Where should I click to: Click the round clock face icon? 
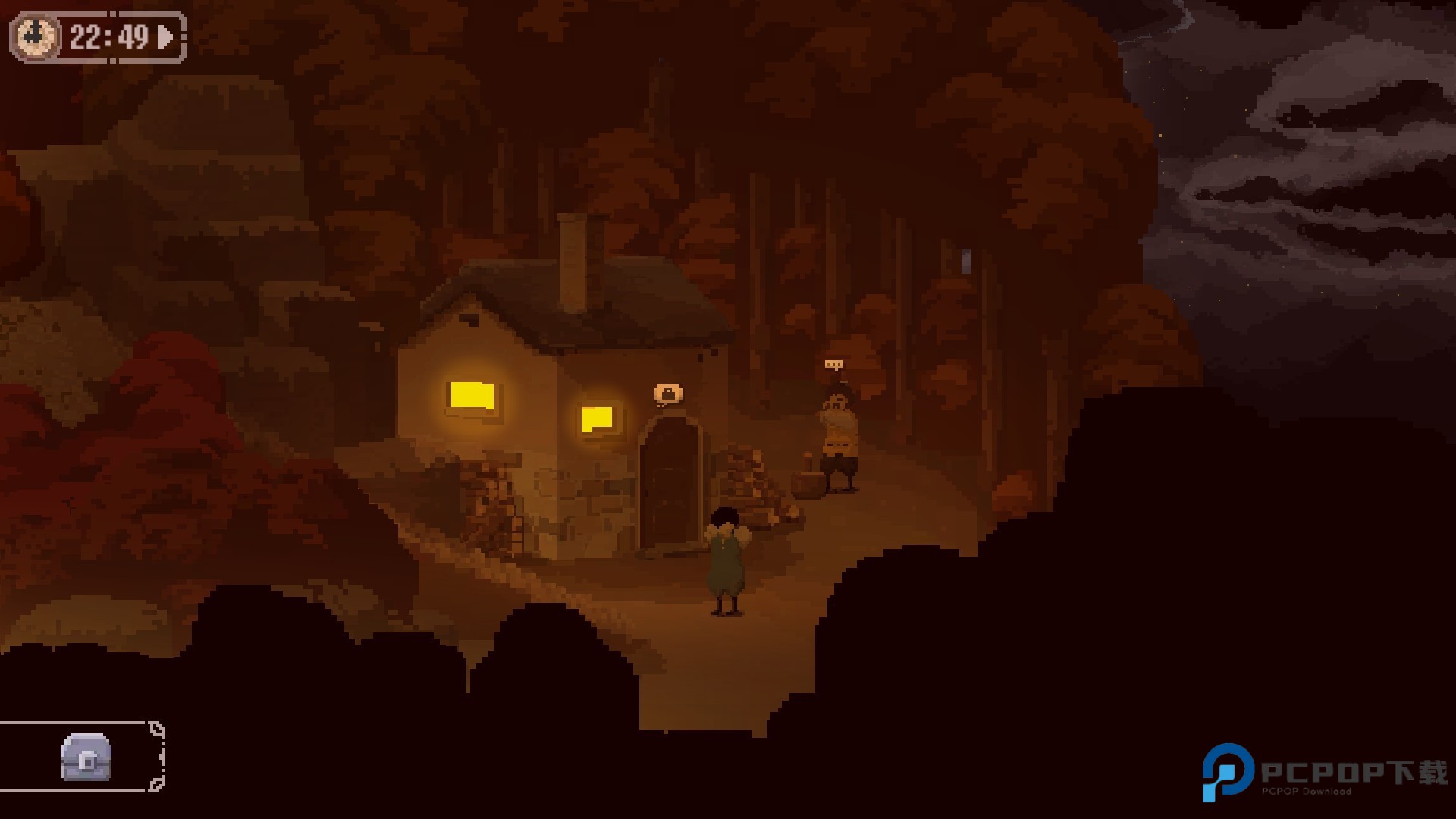pos(36,36)
